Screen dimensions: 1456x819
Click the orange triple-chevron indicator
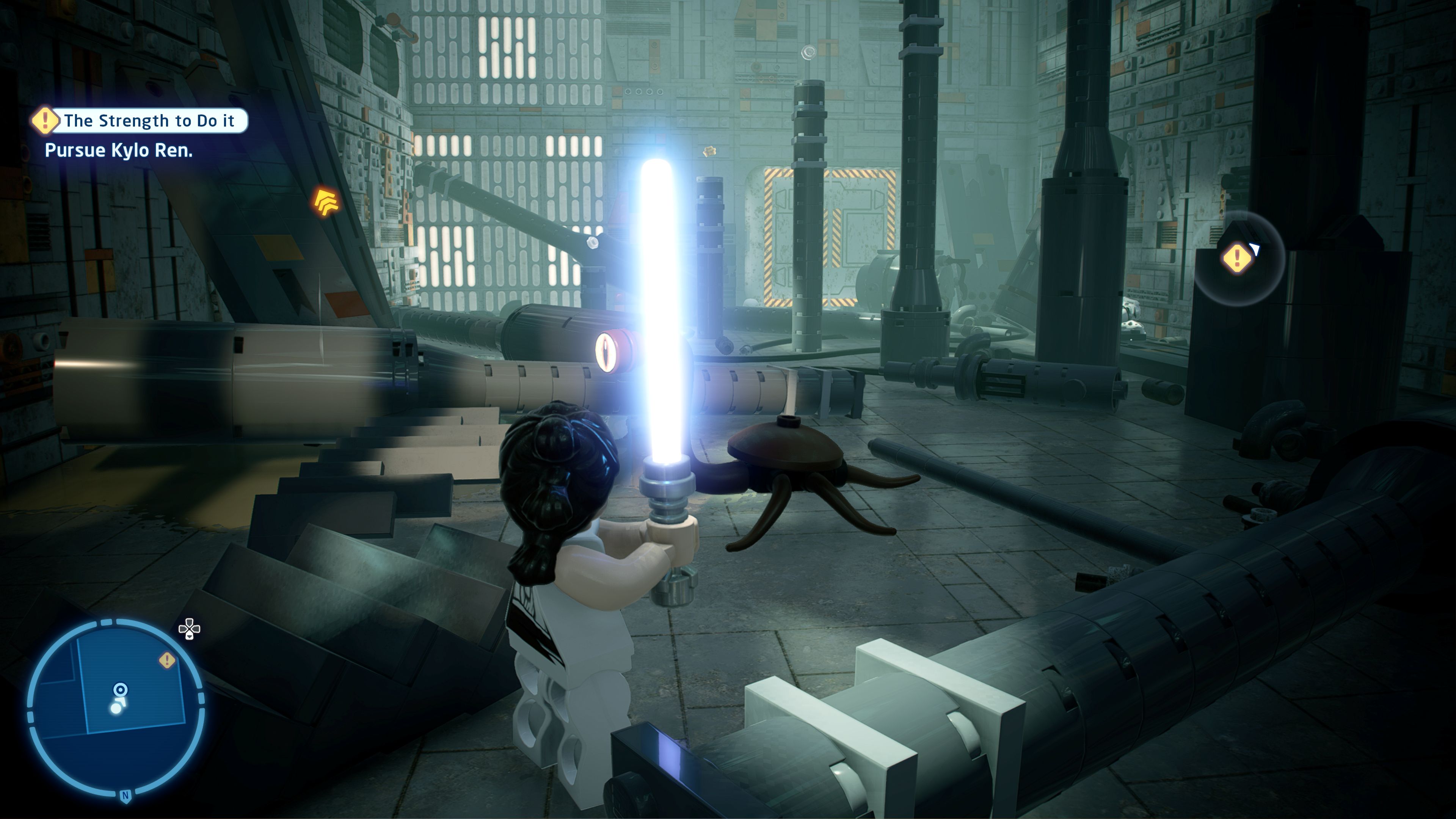pyautogui.click(x=326, y=202)
